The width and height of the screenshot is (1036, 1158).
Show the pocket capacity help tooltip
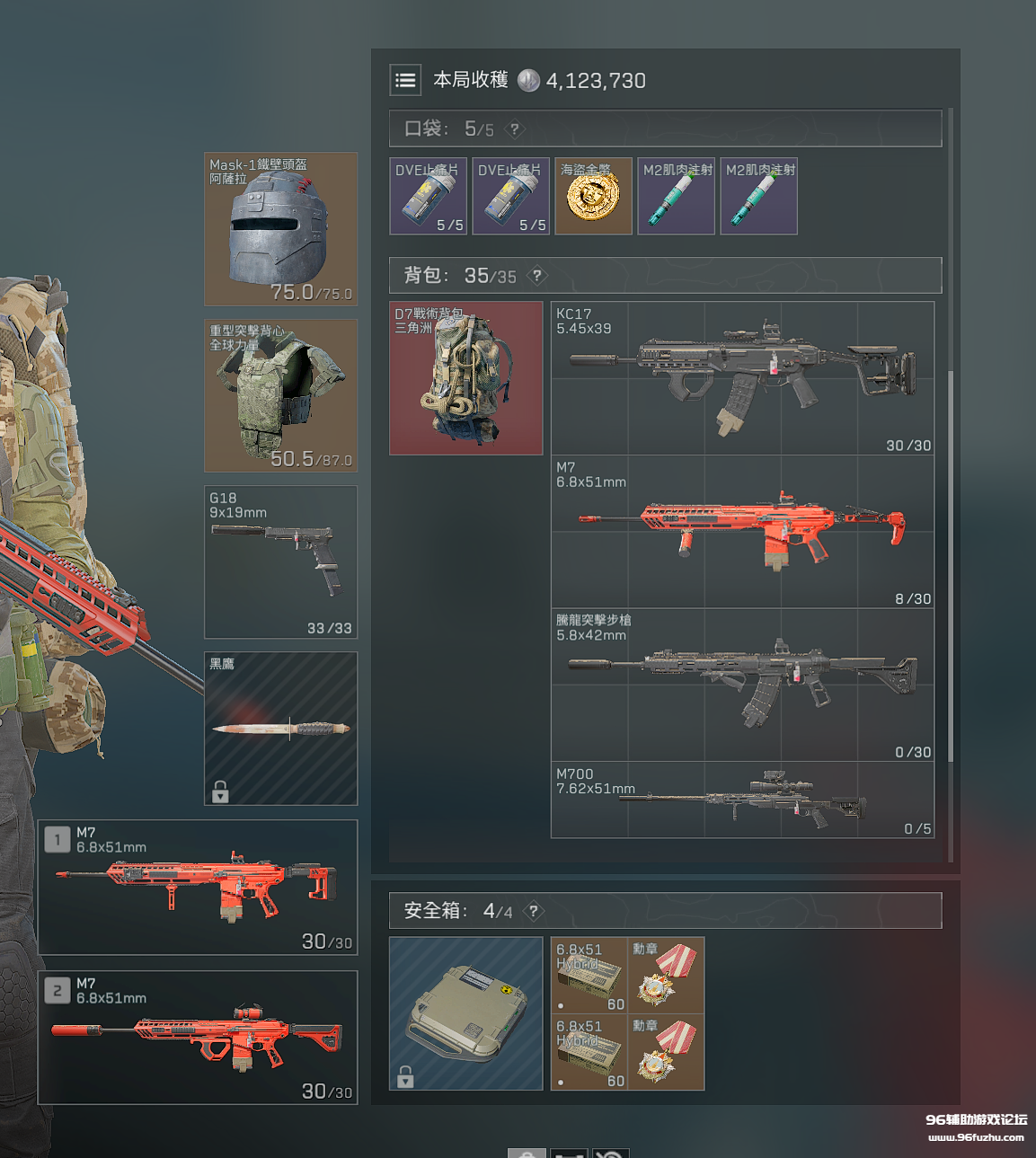pos(515,129)
